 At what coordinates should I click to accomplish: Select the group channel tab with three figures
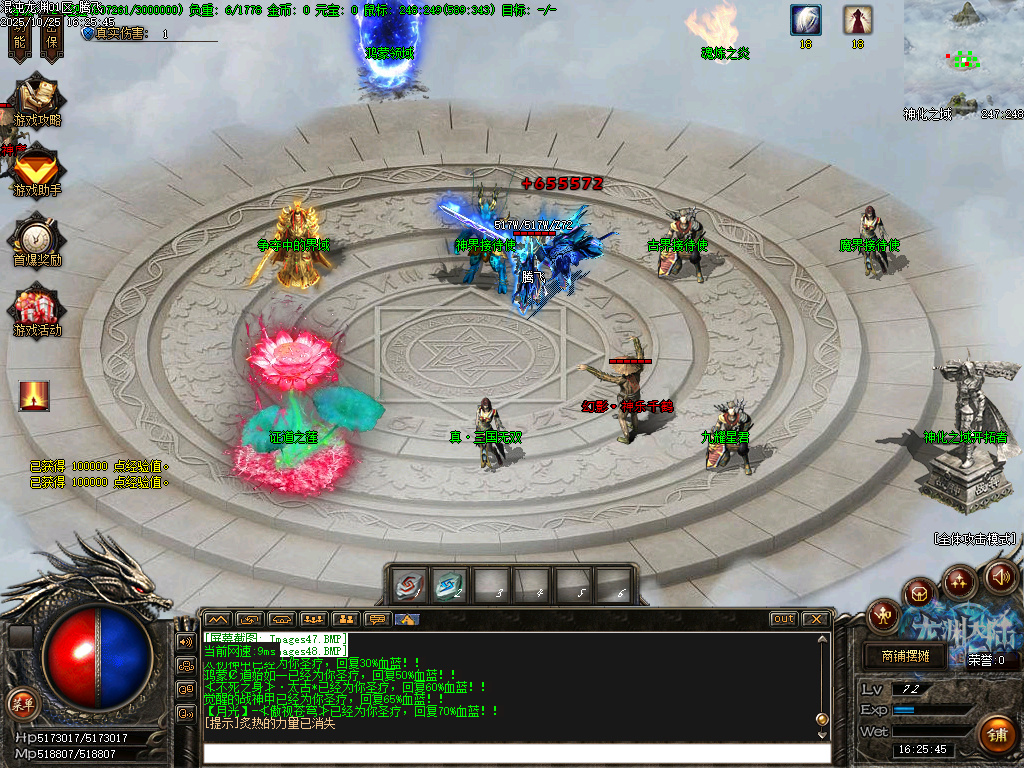[312, 619]
